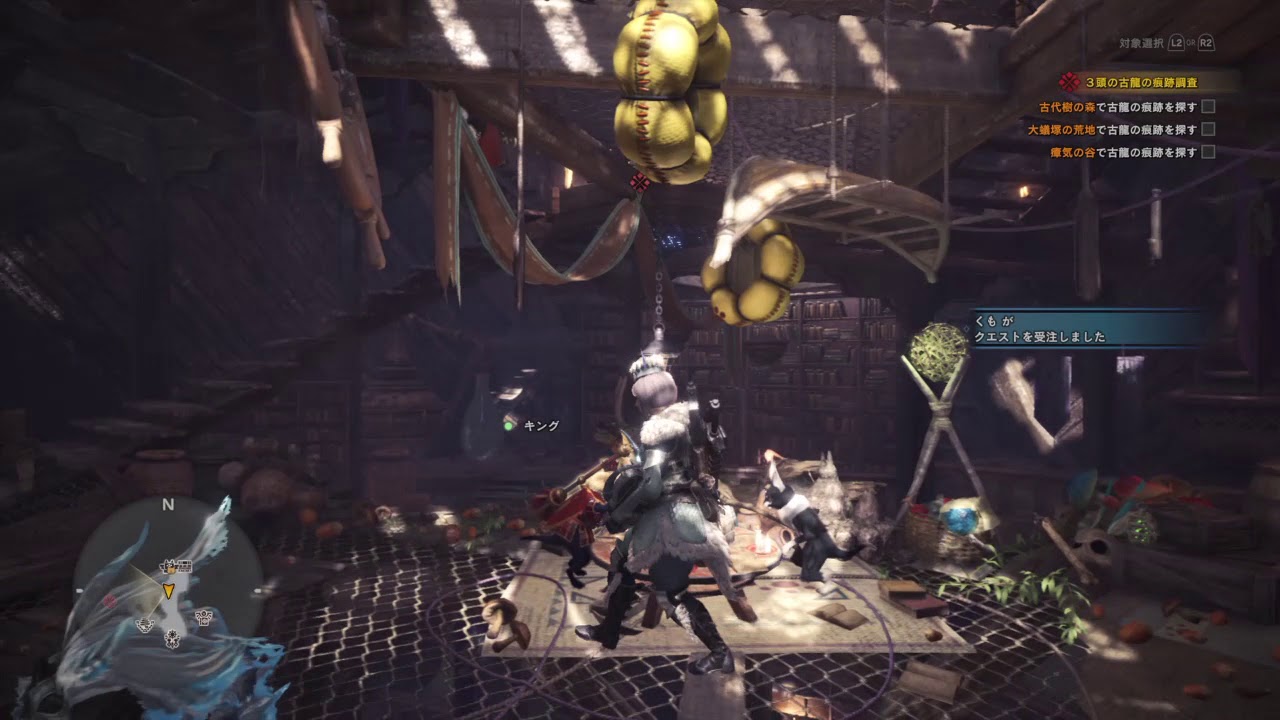Select the キング name tag

541,425
